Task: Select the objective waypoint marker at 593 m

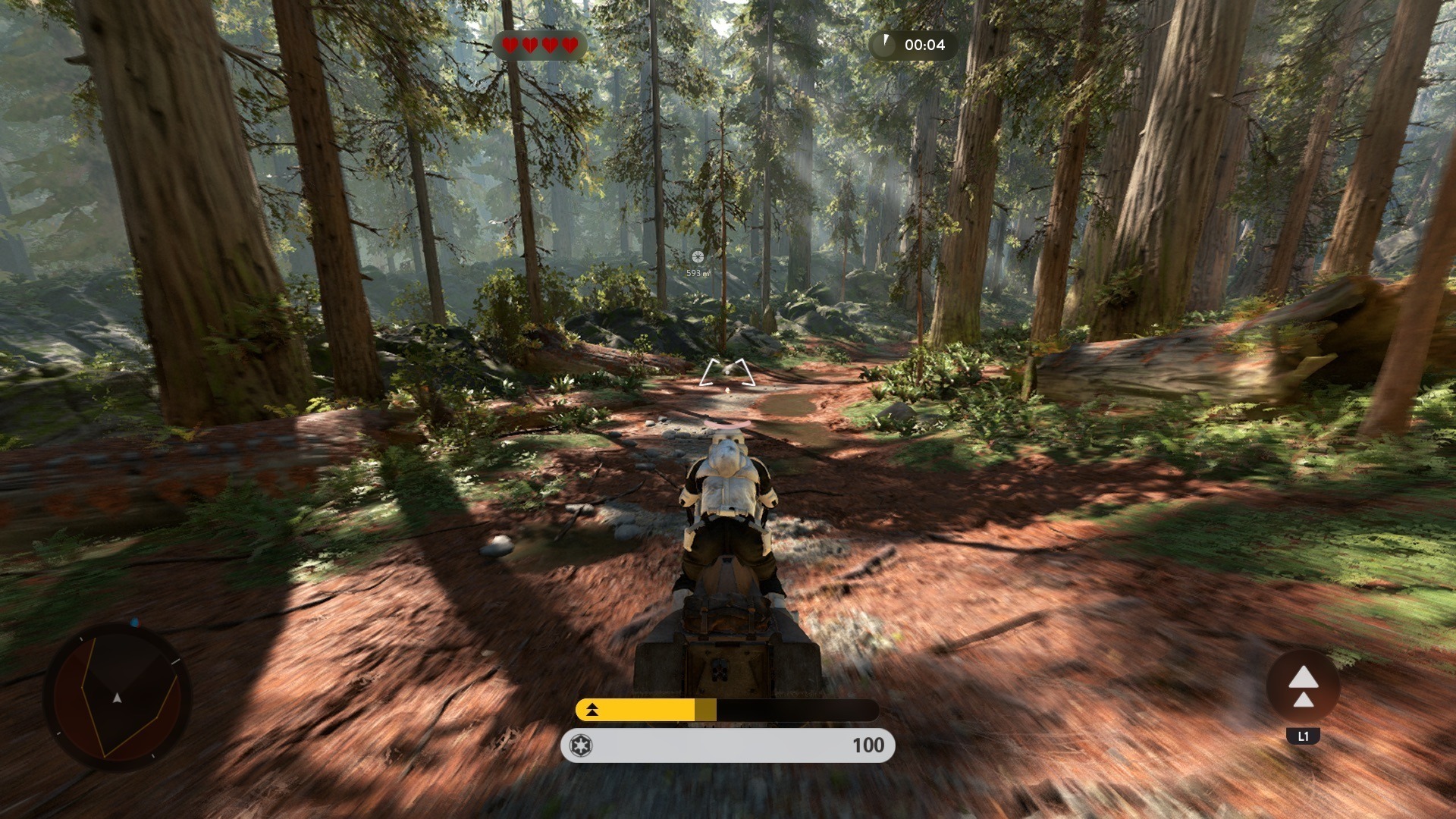Action: pyautogui.click(x=698, y=257)
